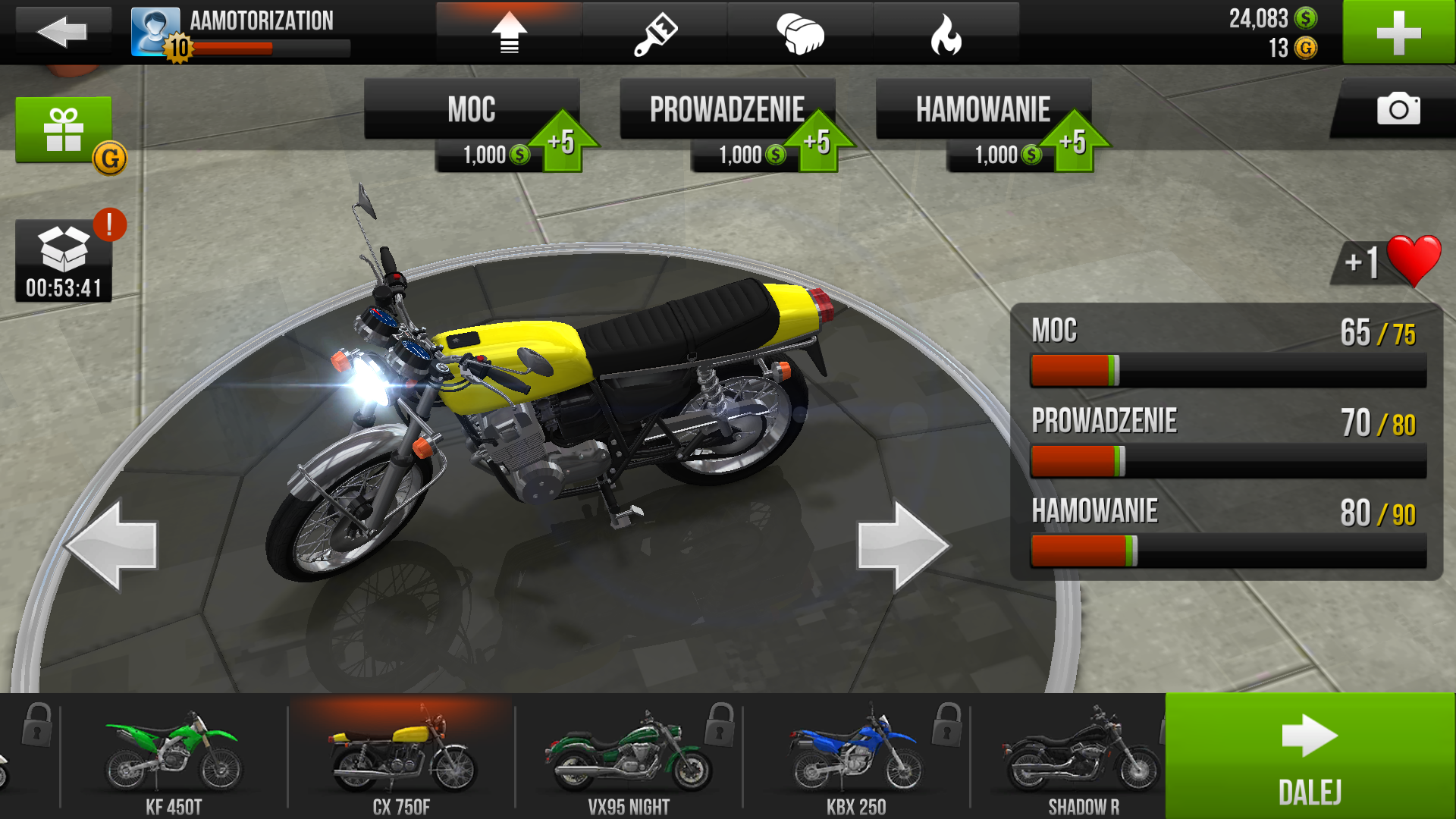
Task: Continue with the green DALEJ button
Action: click(1310, 756)
